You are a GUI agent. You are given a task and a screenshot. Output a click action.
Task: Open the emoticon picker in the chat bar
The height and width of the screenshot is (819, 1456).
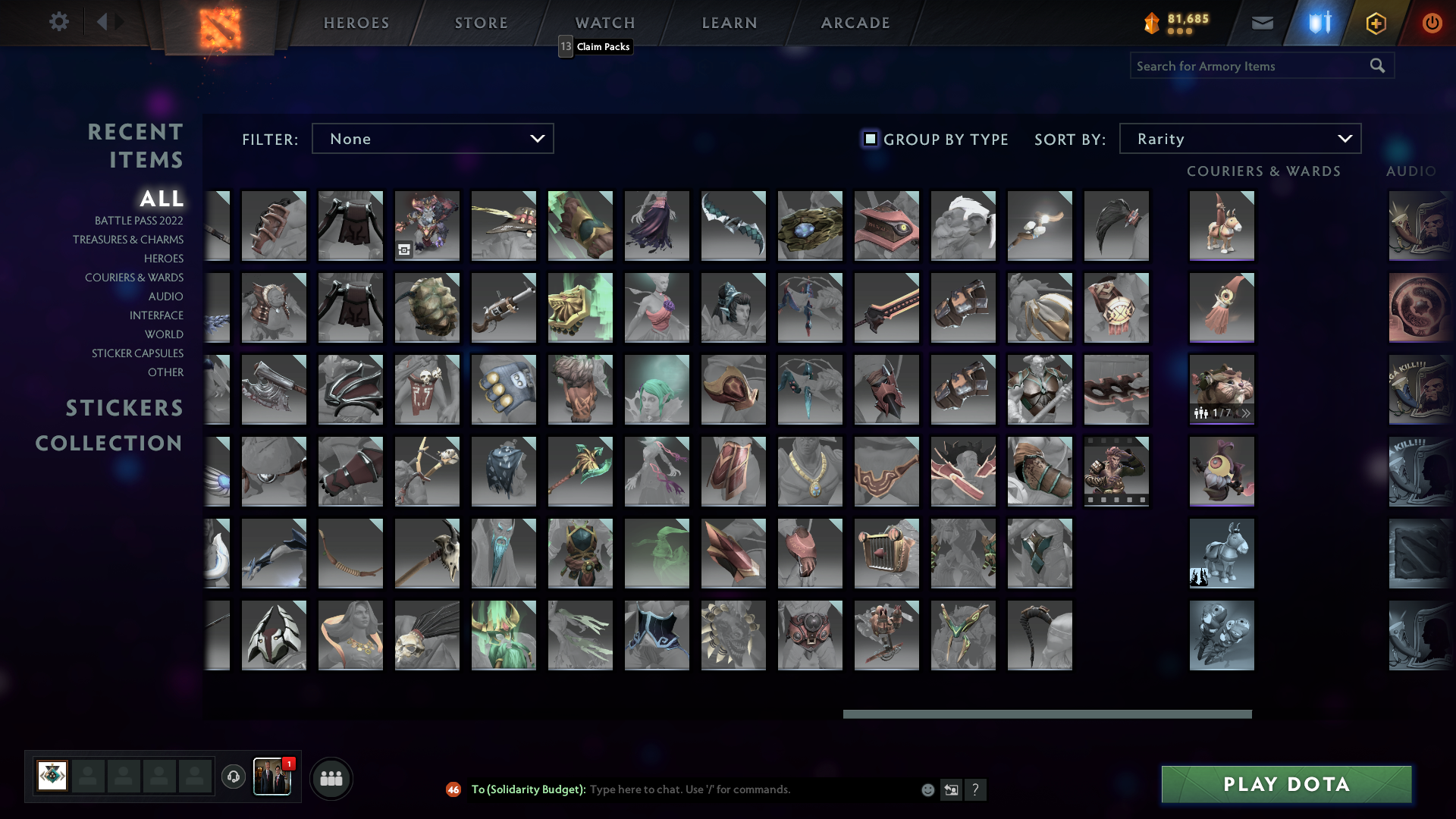(x=927, y=789)
